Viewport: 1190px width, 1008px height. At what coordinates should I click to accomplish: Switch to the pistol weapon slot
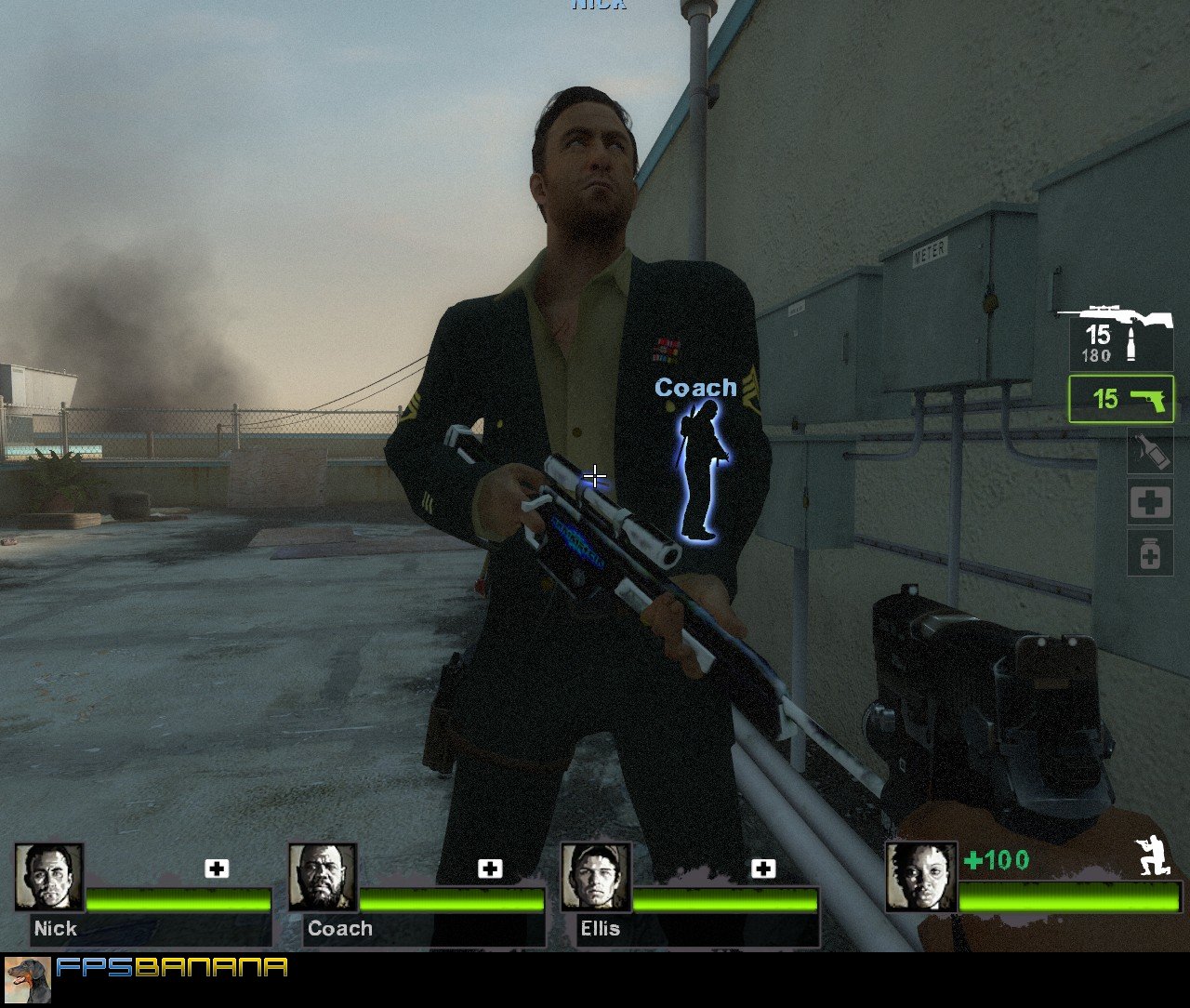coord(1121,399)
